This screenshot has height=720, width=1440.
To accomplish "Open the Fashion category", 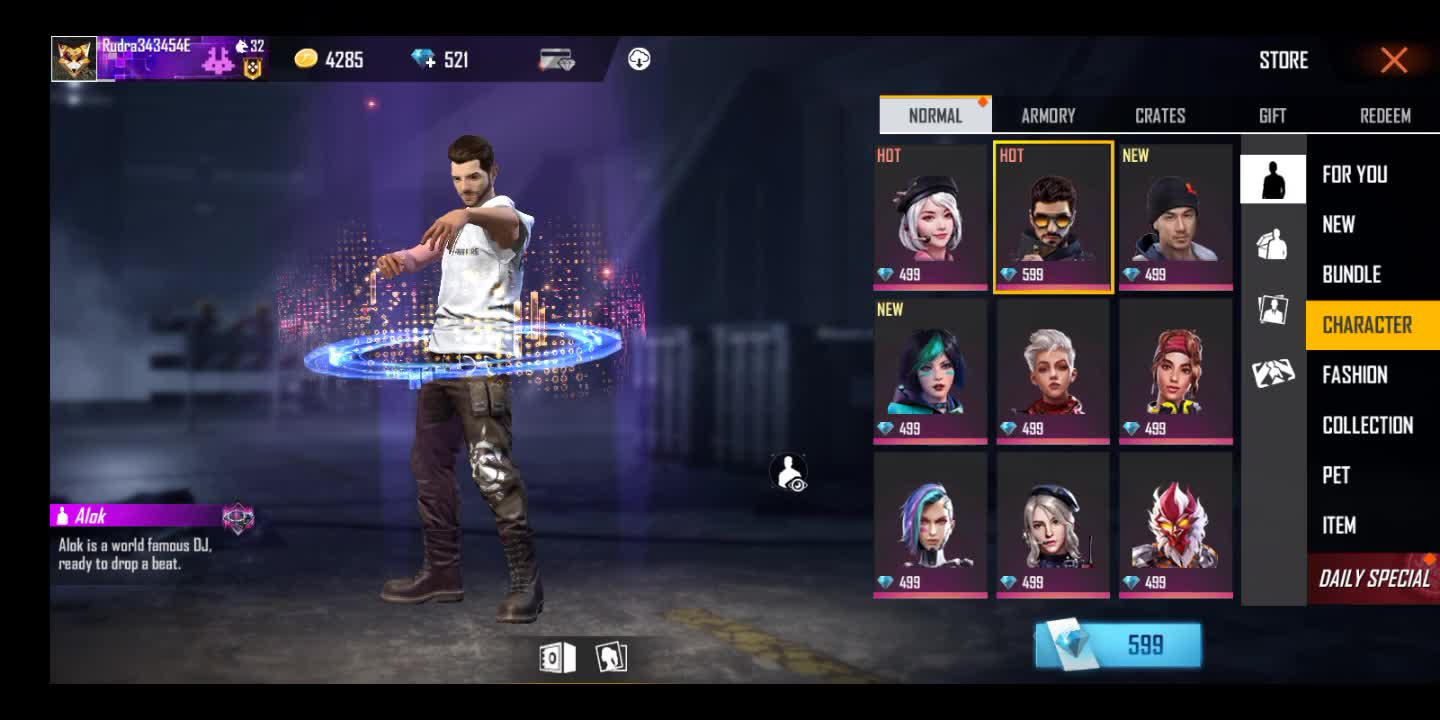I will (x=1355, y=375).
